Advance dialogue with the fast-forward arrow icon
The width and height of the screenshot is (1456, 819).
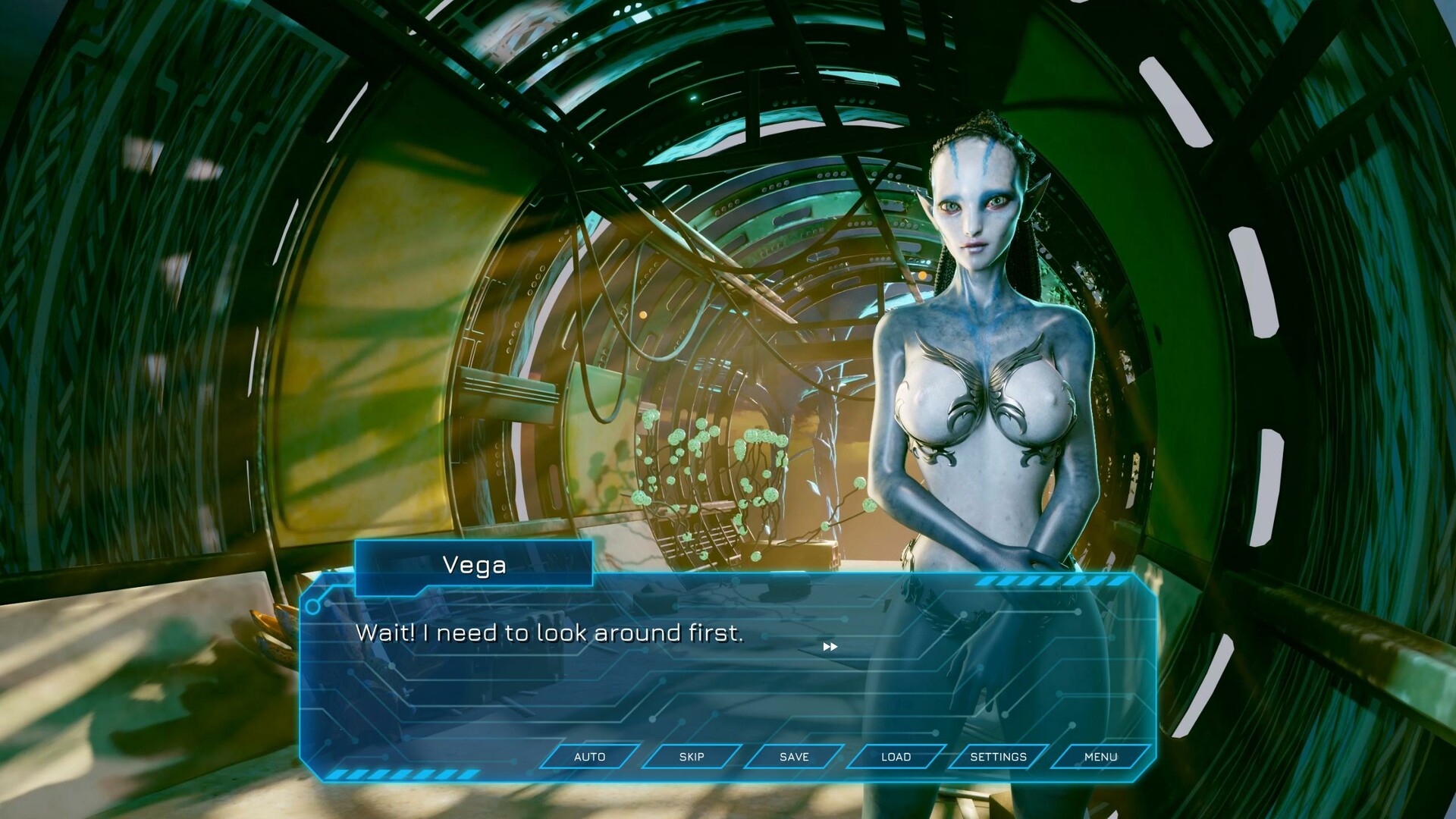pos(830,647)
